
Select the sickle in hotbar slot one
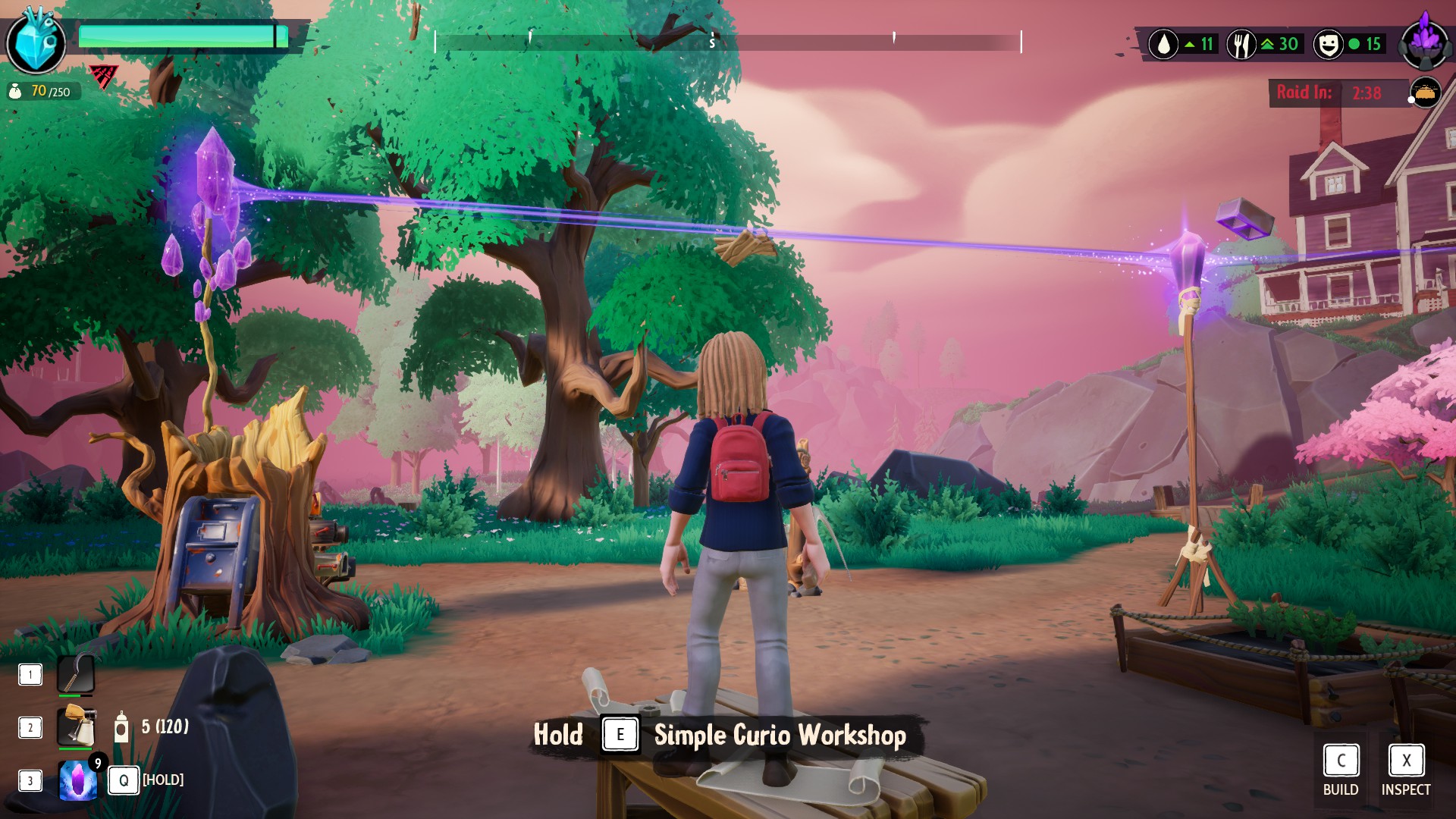76,674
